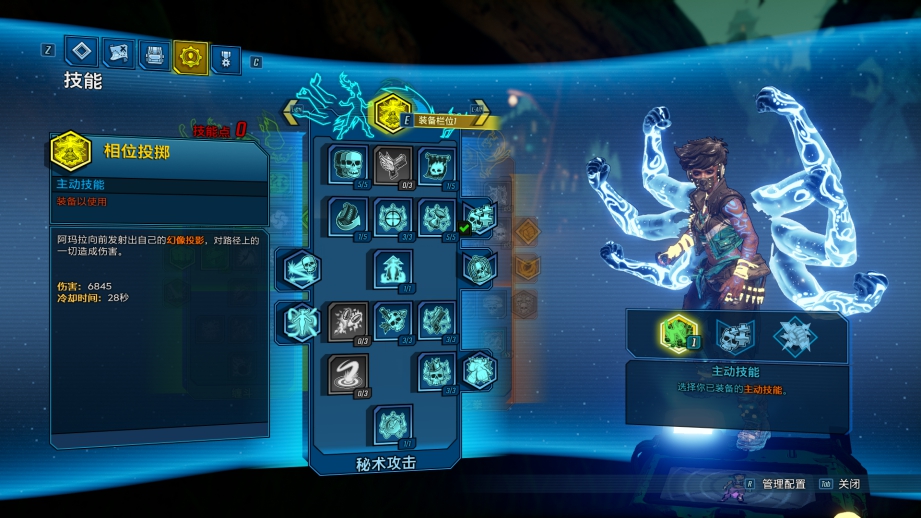Select the highlighted yellow skills tab
Image resolution: width=921 pixels, height=518 pixels.
pos(190,55)
